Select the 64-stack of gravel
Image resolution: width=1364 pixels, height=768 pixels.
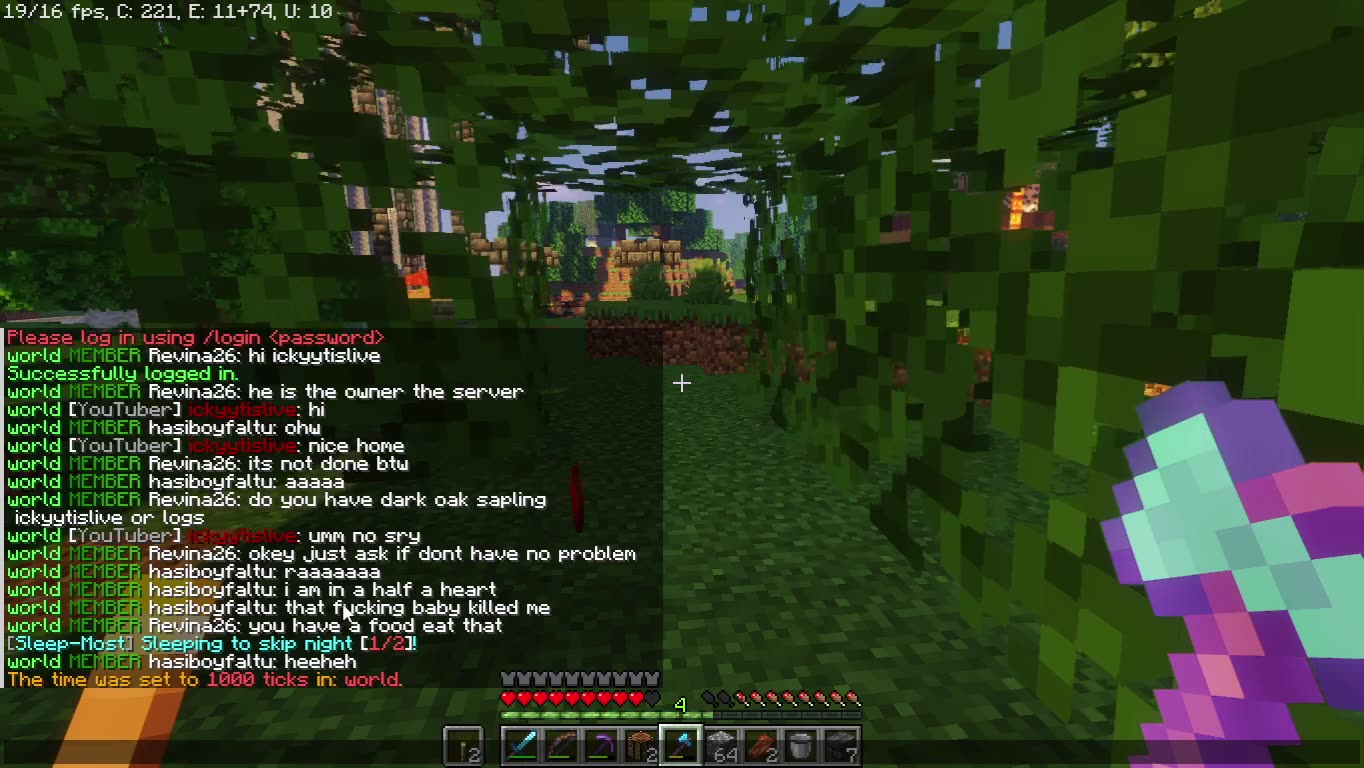[x=723, y=744]
